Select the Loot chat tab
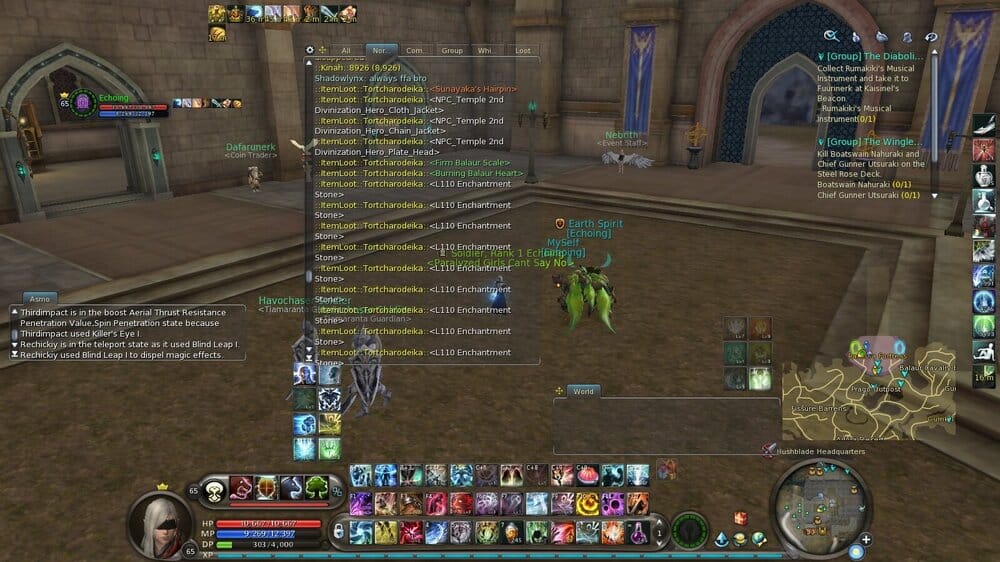Viewport: 1000px width, 562px height. [x=522, y=50]
